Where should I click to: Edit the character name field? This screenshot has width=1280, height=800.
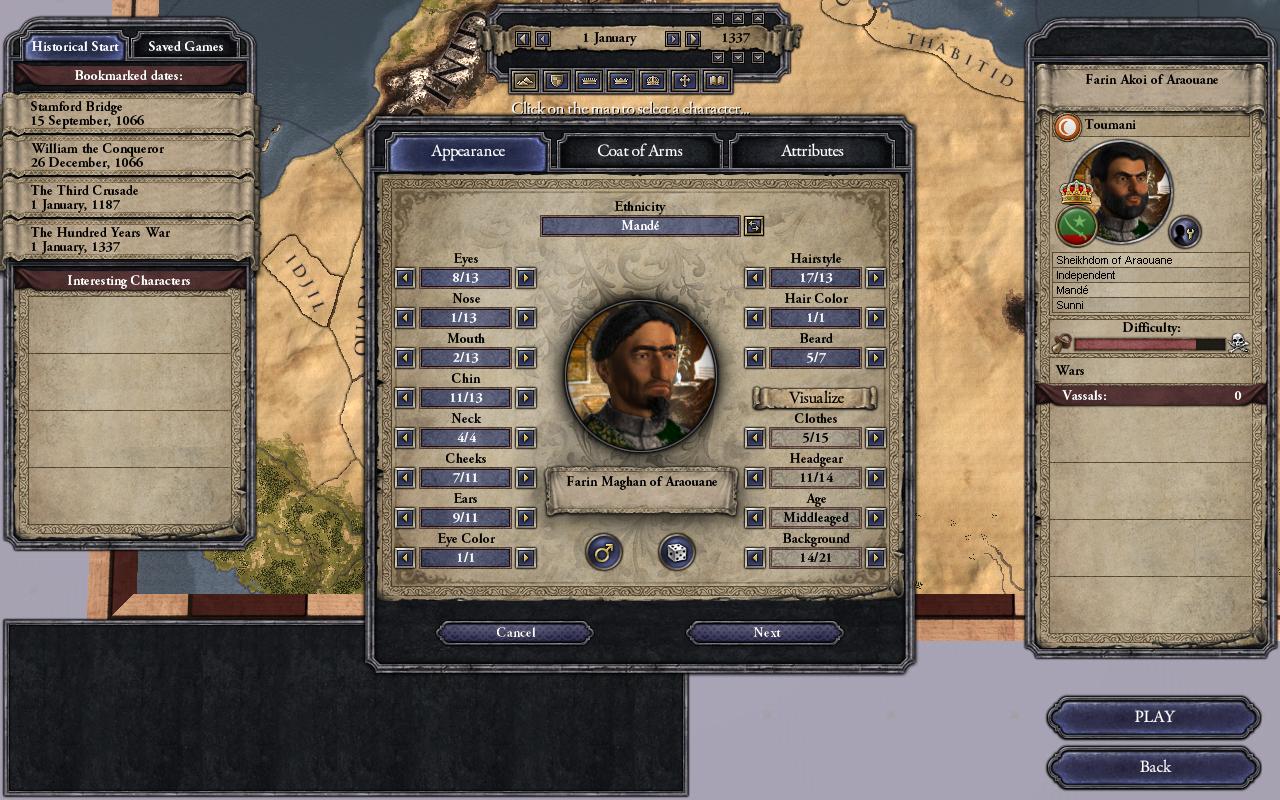coord(641,482)
